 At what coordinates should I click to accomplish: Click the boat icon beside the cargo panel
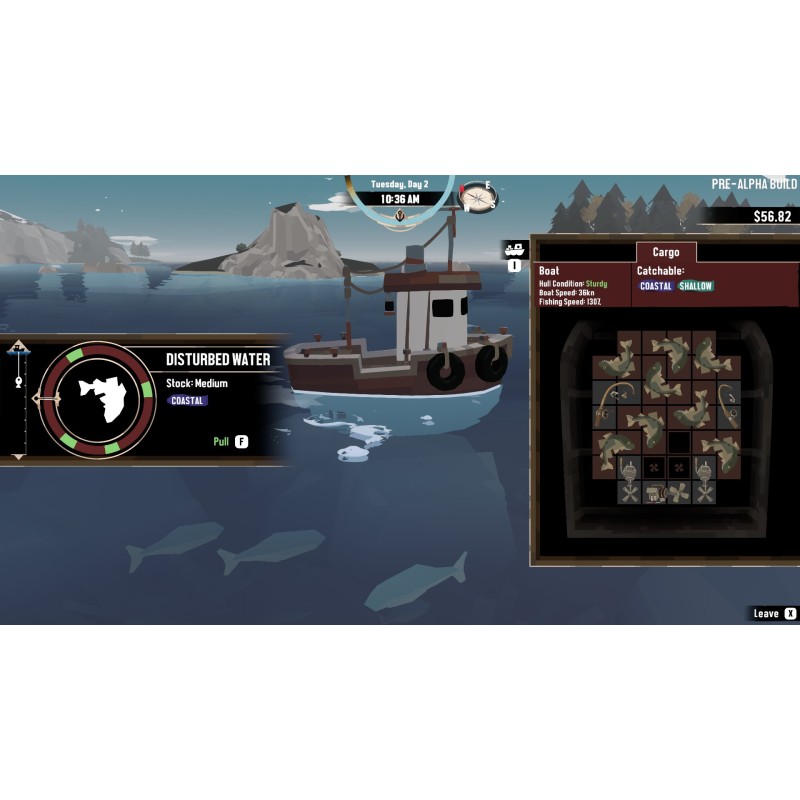pyautogui.click(x=515, y=249)
